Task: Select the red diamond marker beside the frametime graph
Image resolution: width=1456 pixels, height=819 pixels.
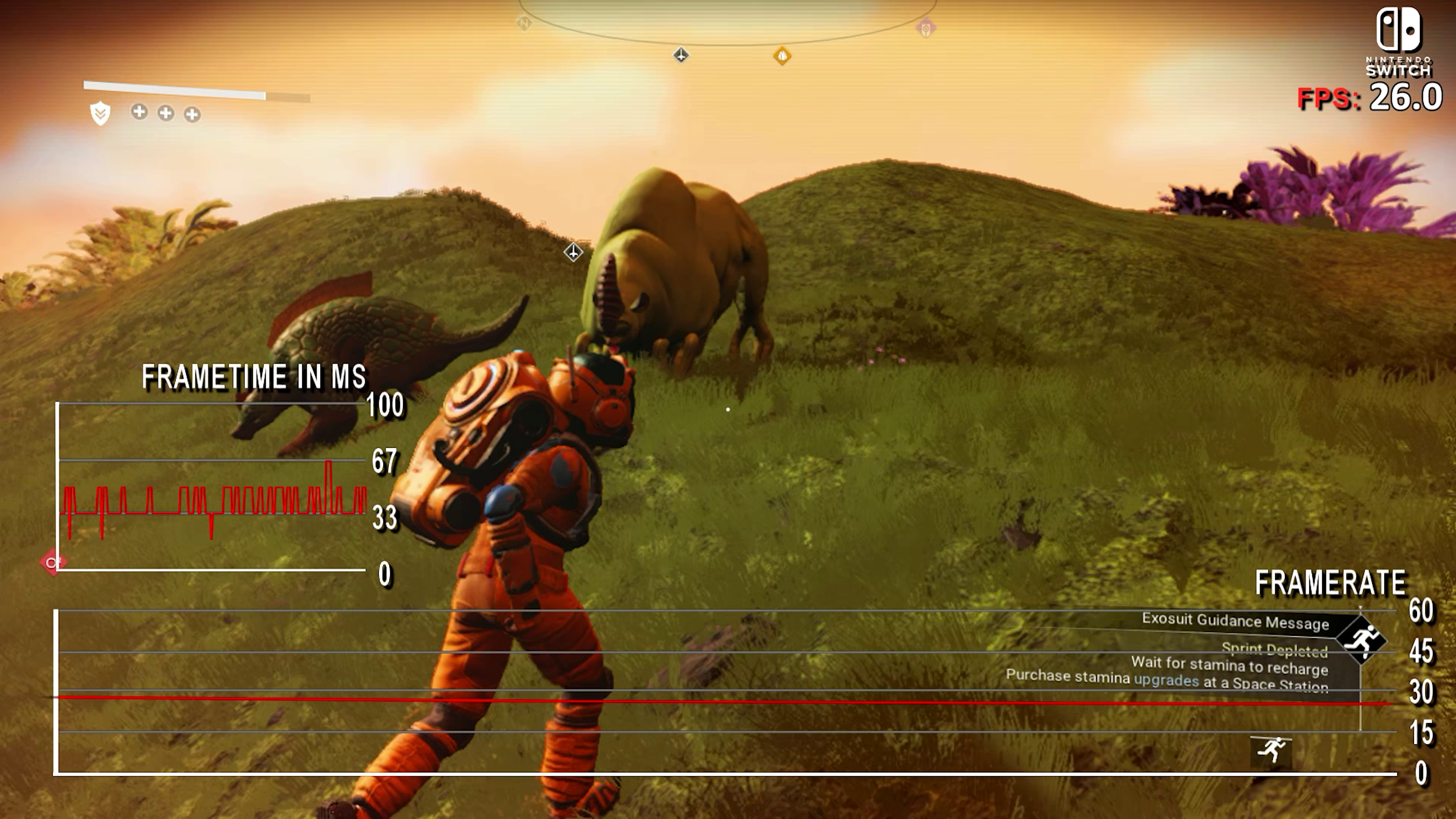Action: pos(53,562)
